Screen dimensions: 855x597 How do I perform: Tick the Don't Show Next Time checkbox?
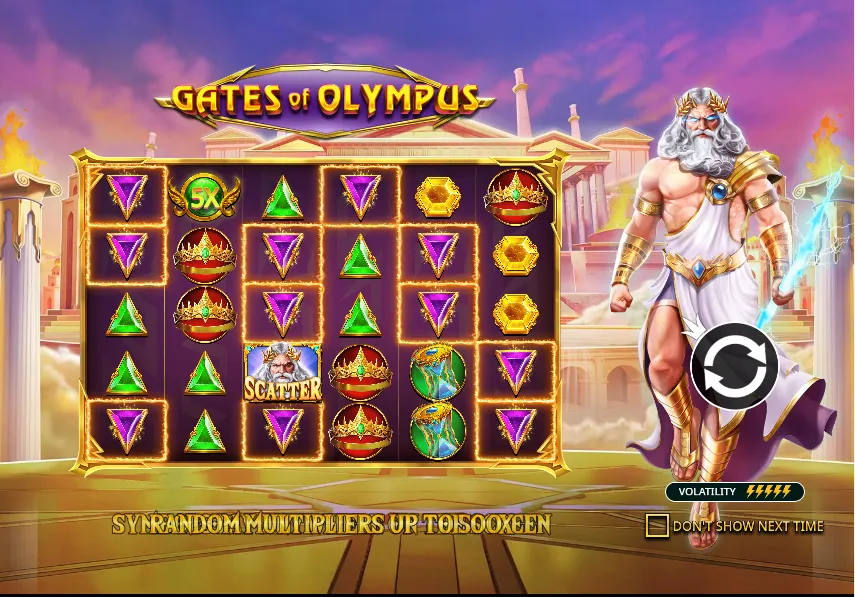pyautogui.click(x=657, y=525)
